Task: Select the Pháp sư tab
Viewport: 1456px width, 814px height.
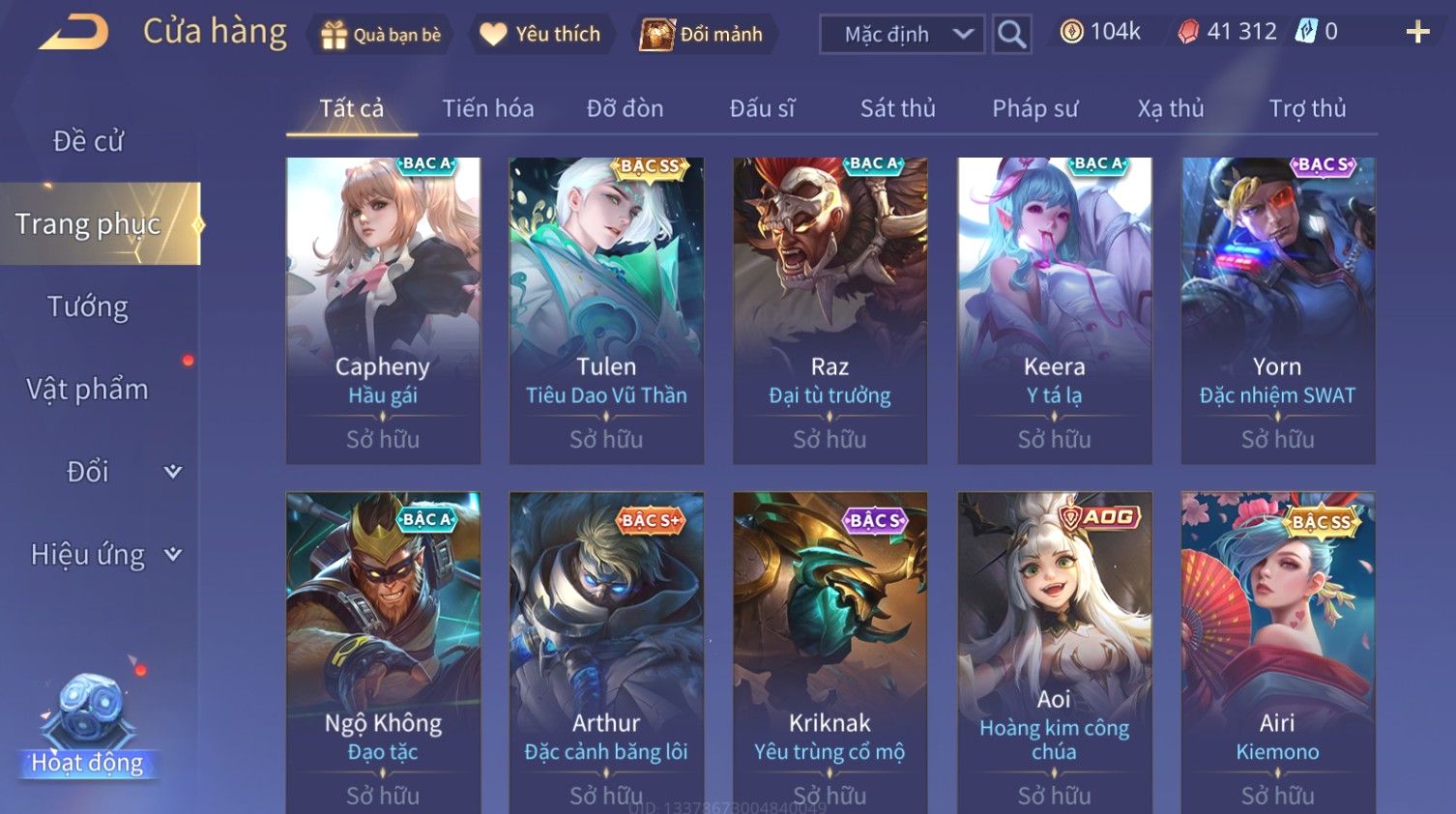Action: (x=1034, y=108)
